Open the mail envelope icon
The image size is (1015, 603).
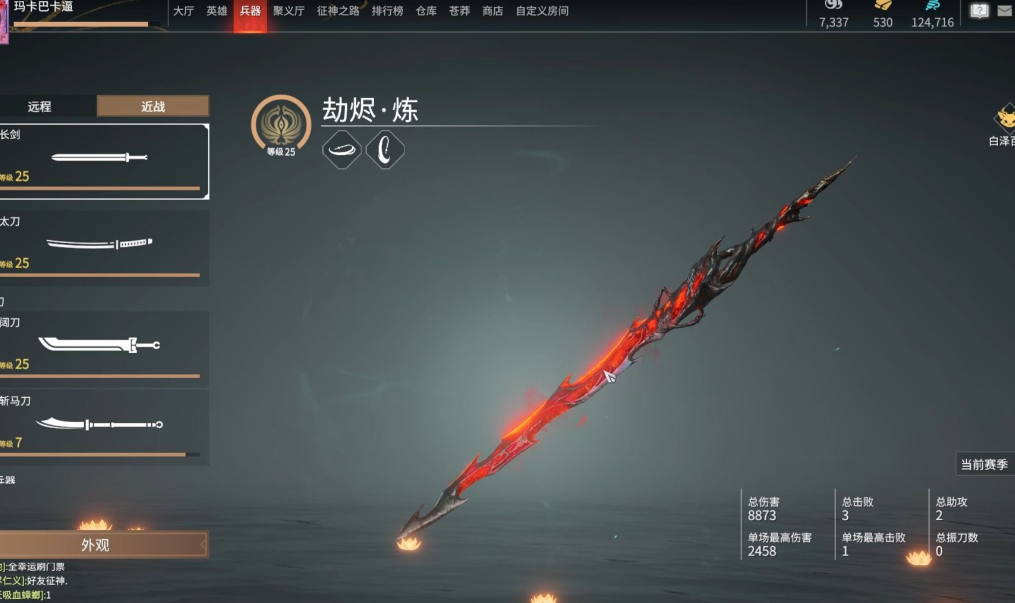(x=1004, y=12)
